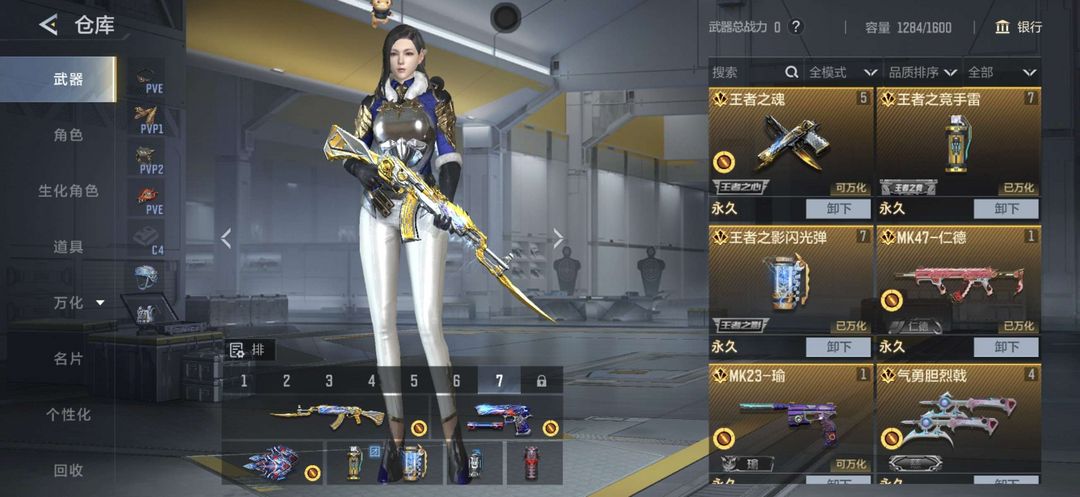Select the 道具 tab
This screenshot has width=1080, height=497.
click(x=68, y=246)
